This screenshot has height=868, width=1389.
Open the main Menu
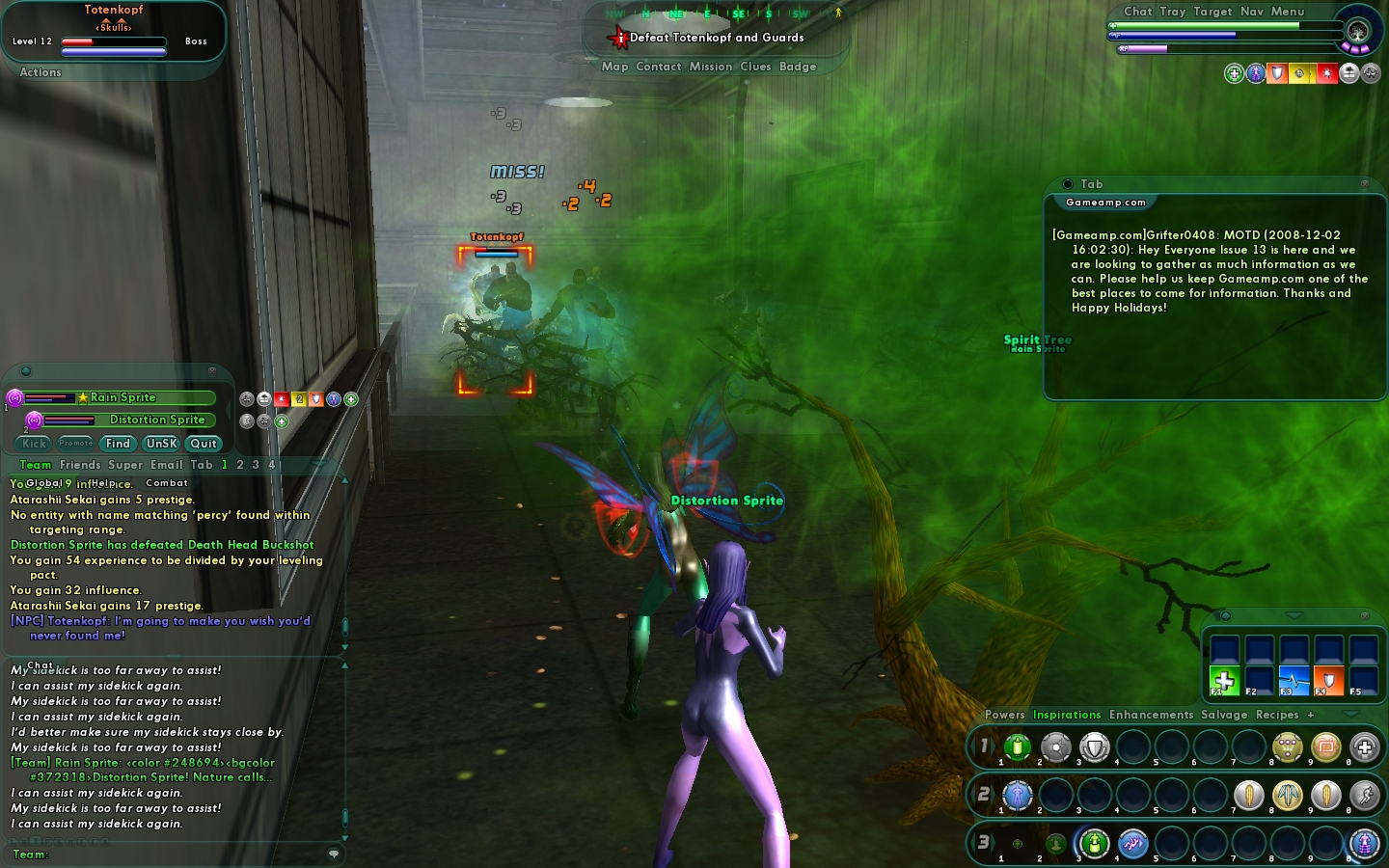(1288, 12)
